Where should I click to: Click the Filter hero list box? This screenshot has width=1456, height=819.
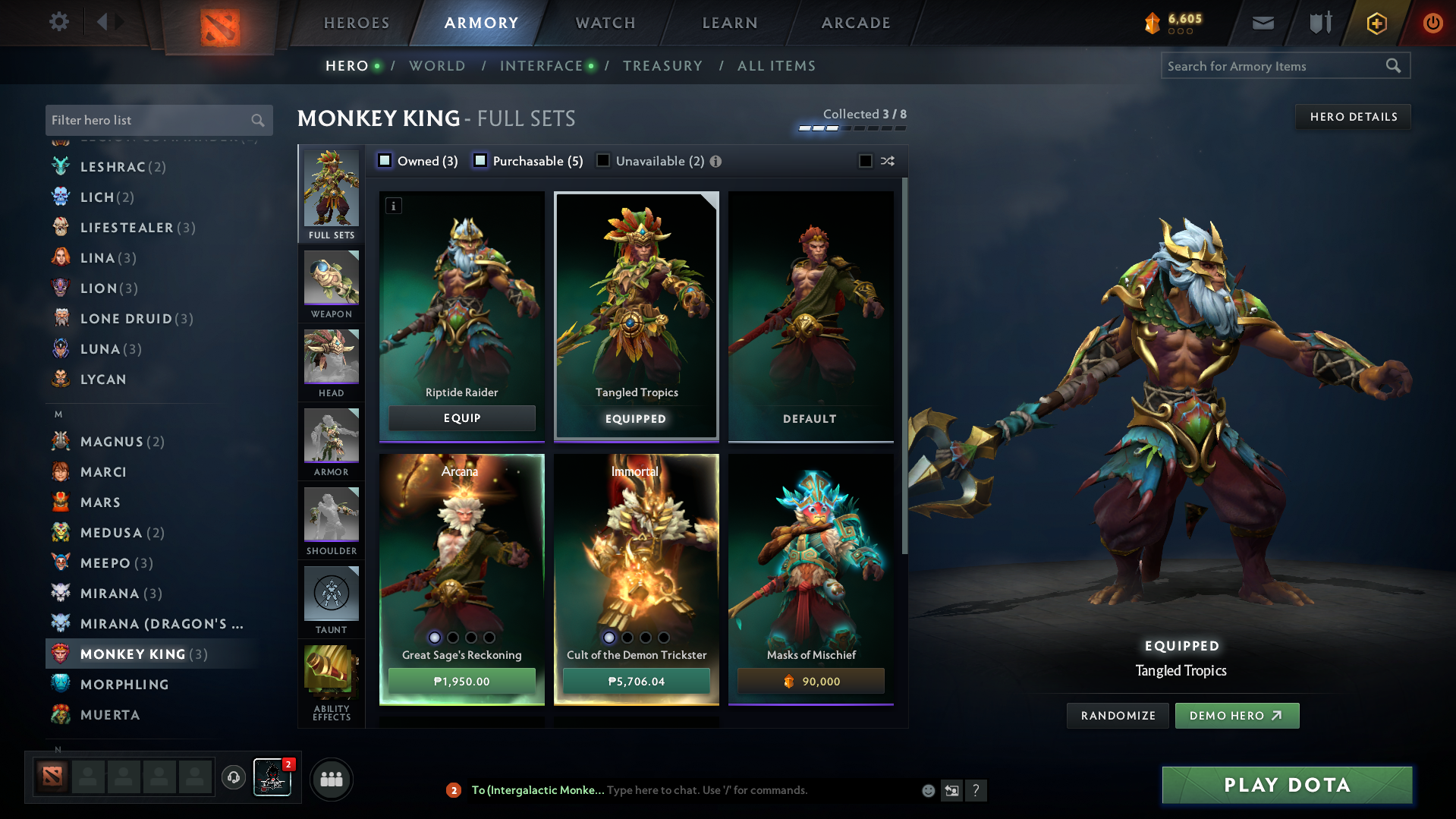148,120
